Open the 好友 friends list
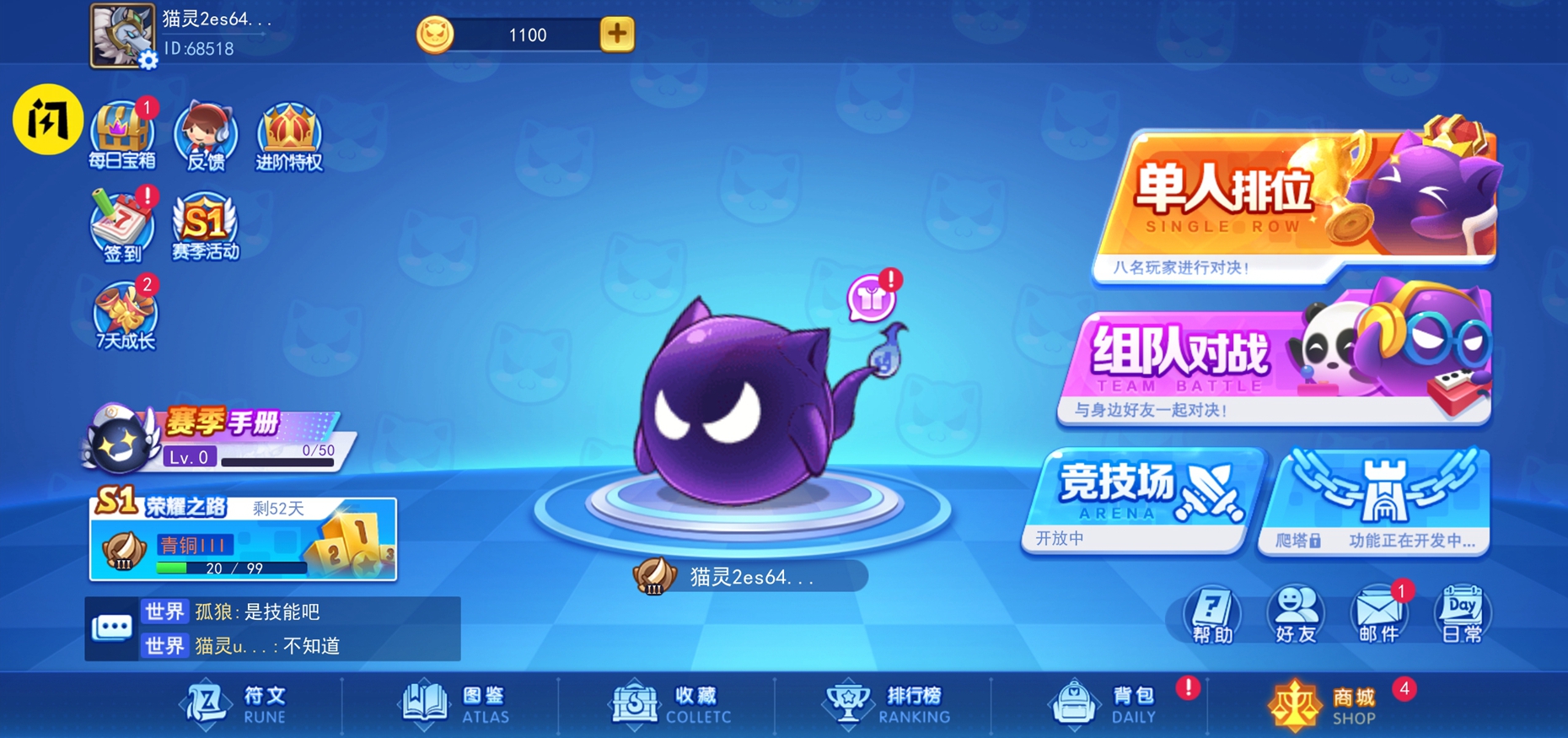Image resolution: width=1568 pixels, height=738 pixels. coord(1295,613)
